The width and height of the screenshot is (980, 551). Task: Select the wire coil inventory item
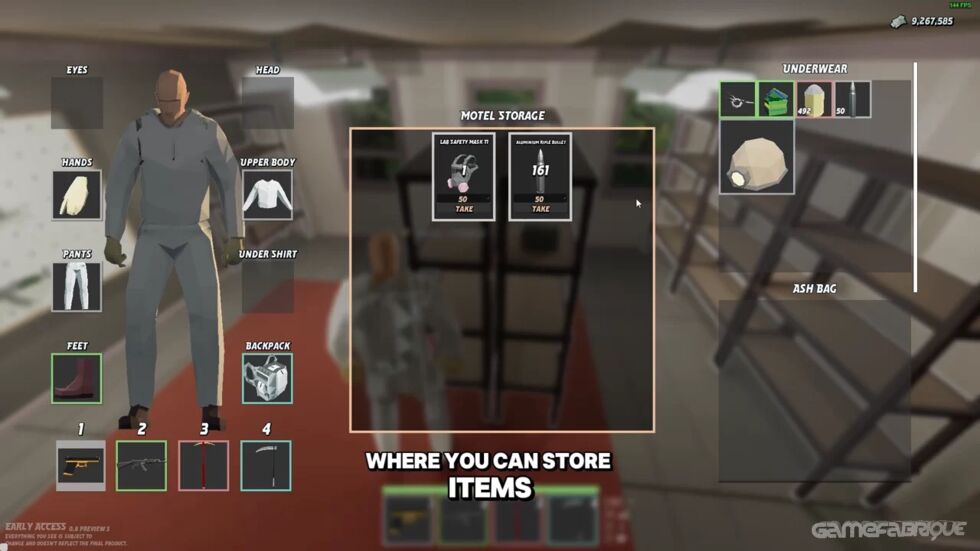pyautogui.click(x=738, y=100)
